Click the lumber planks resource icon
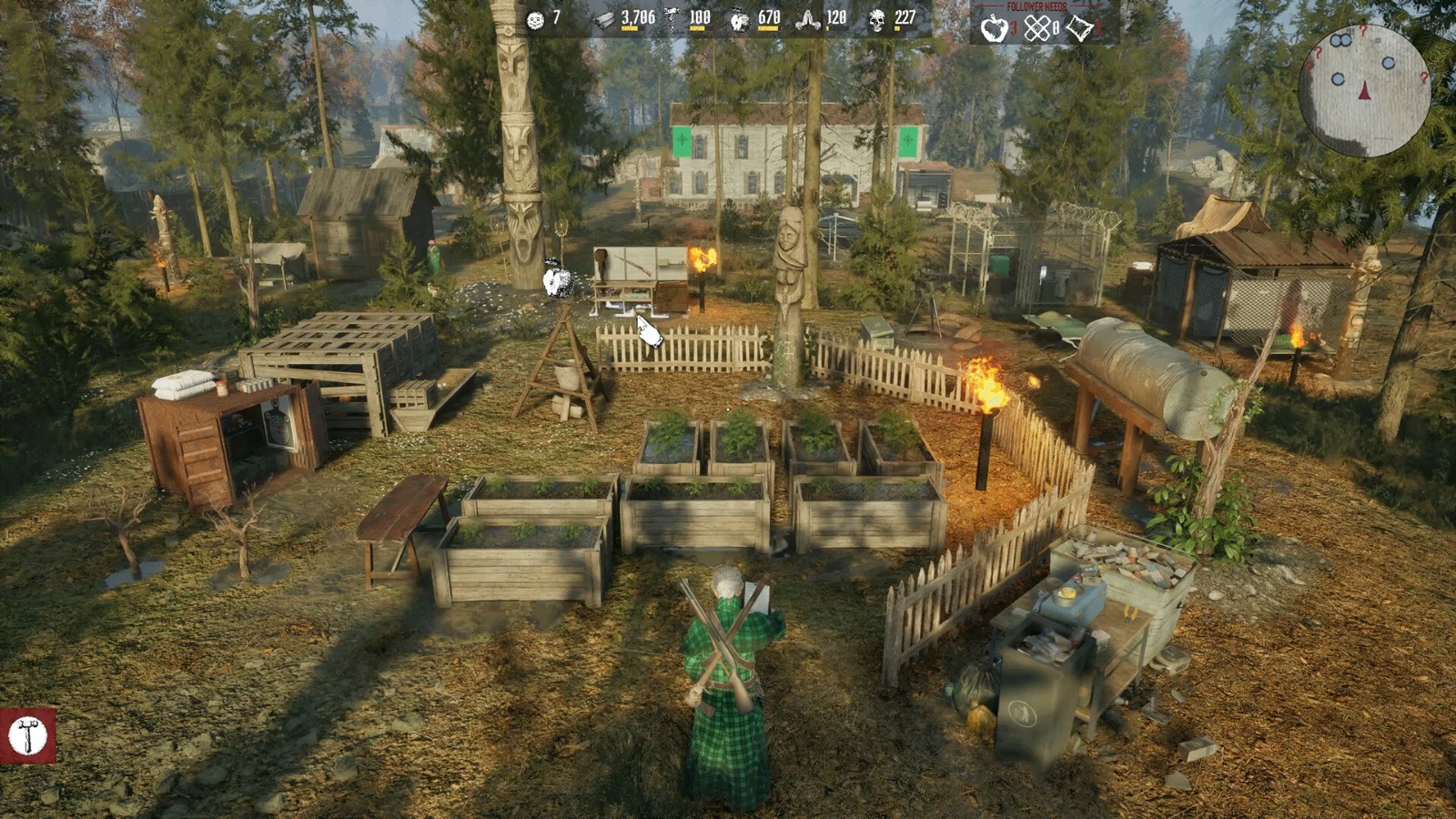Viewport: 1456px width, 819px height. coord(604,19)
